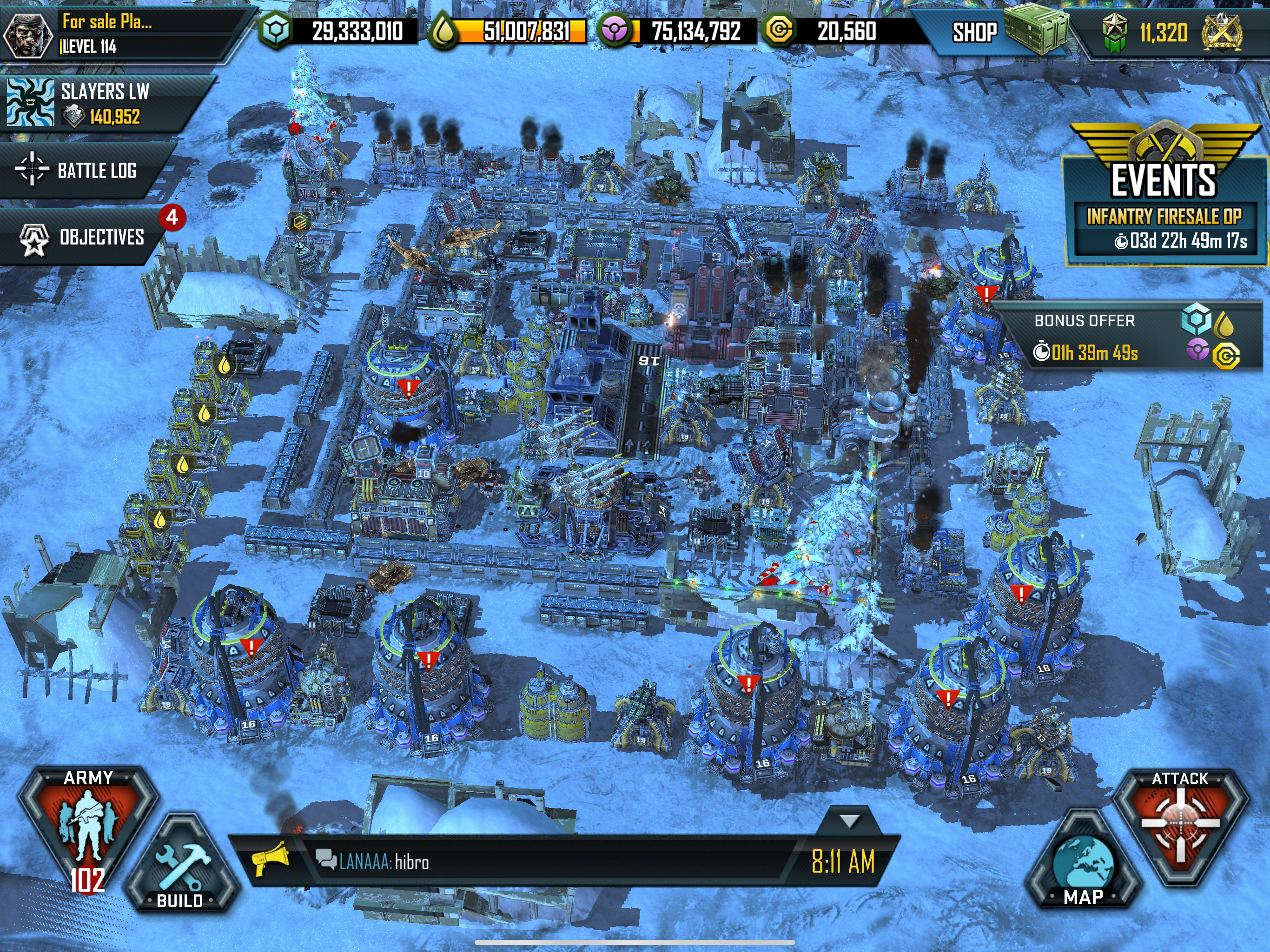The width and height of the screenshot is (1270, 952).
Task: View the Objectives list
Action: pos(86,237)
